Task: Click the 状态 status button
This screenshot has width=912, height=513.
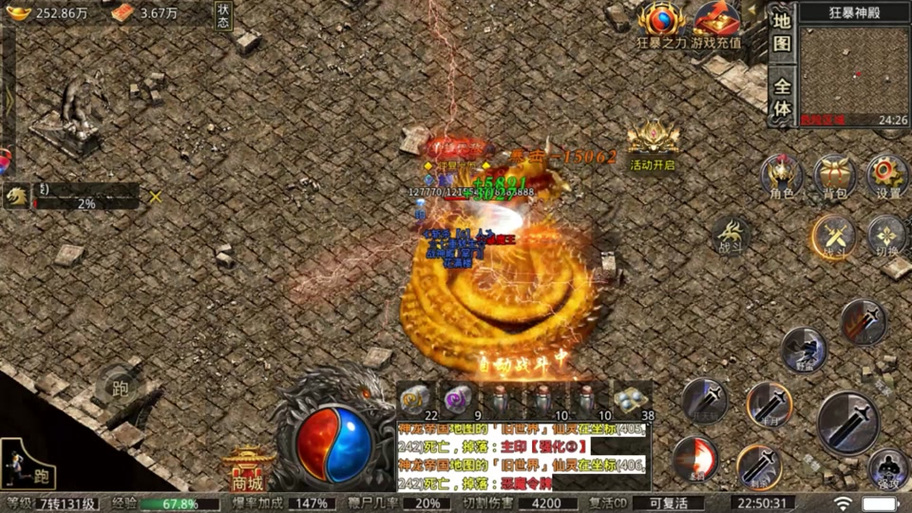Action: (x=223, y=15)
